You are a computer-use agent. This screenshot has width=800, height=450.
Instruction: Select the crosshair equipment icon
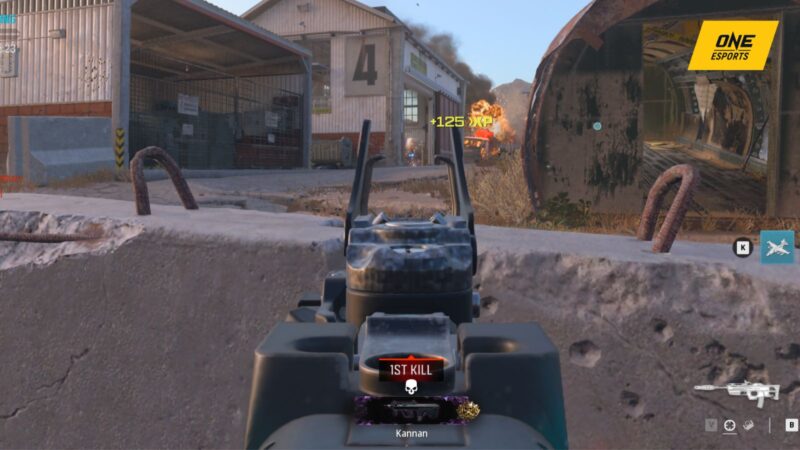click(731, 425)
